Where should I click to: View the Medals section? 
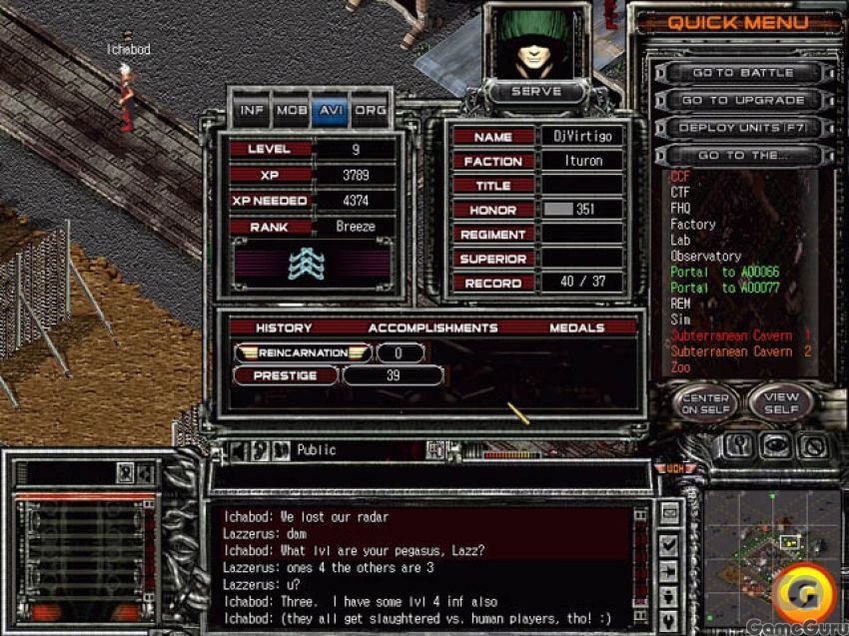pos(576,328)
